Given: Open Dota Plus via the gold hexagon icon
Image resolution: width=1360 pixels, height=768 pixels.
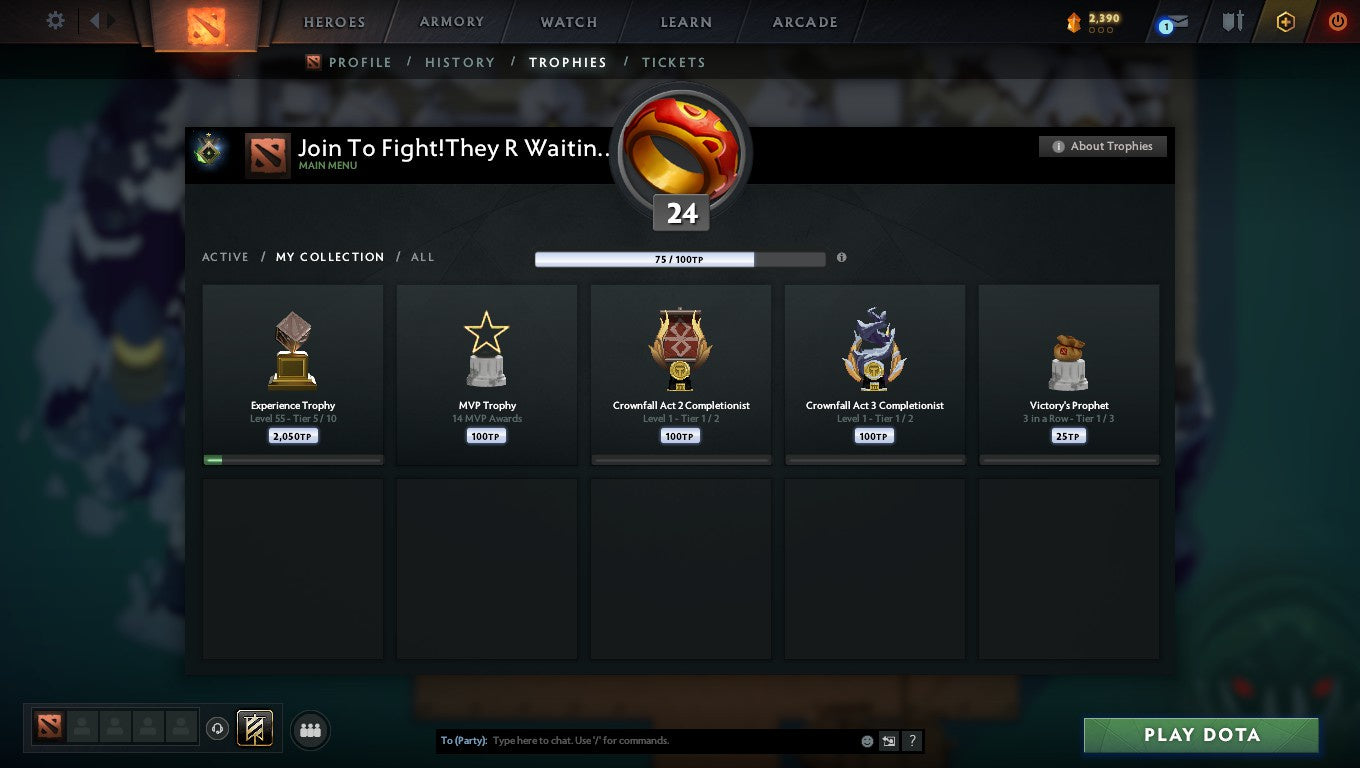Looking at the screenshot, I should pyautogui.click(x=1286, y=20).
